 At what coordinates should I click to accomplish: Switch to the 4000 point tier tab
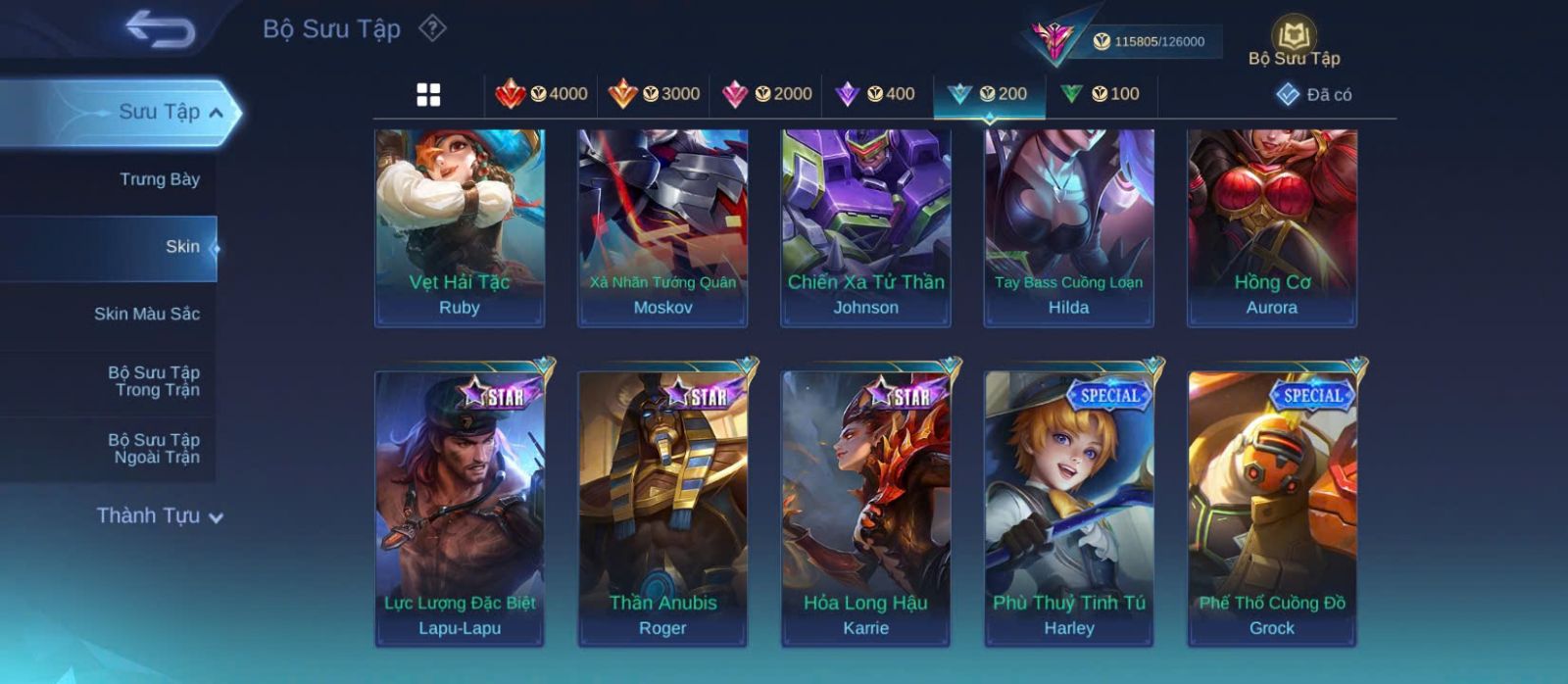coord(541,94)
